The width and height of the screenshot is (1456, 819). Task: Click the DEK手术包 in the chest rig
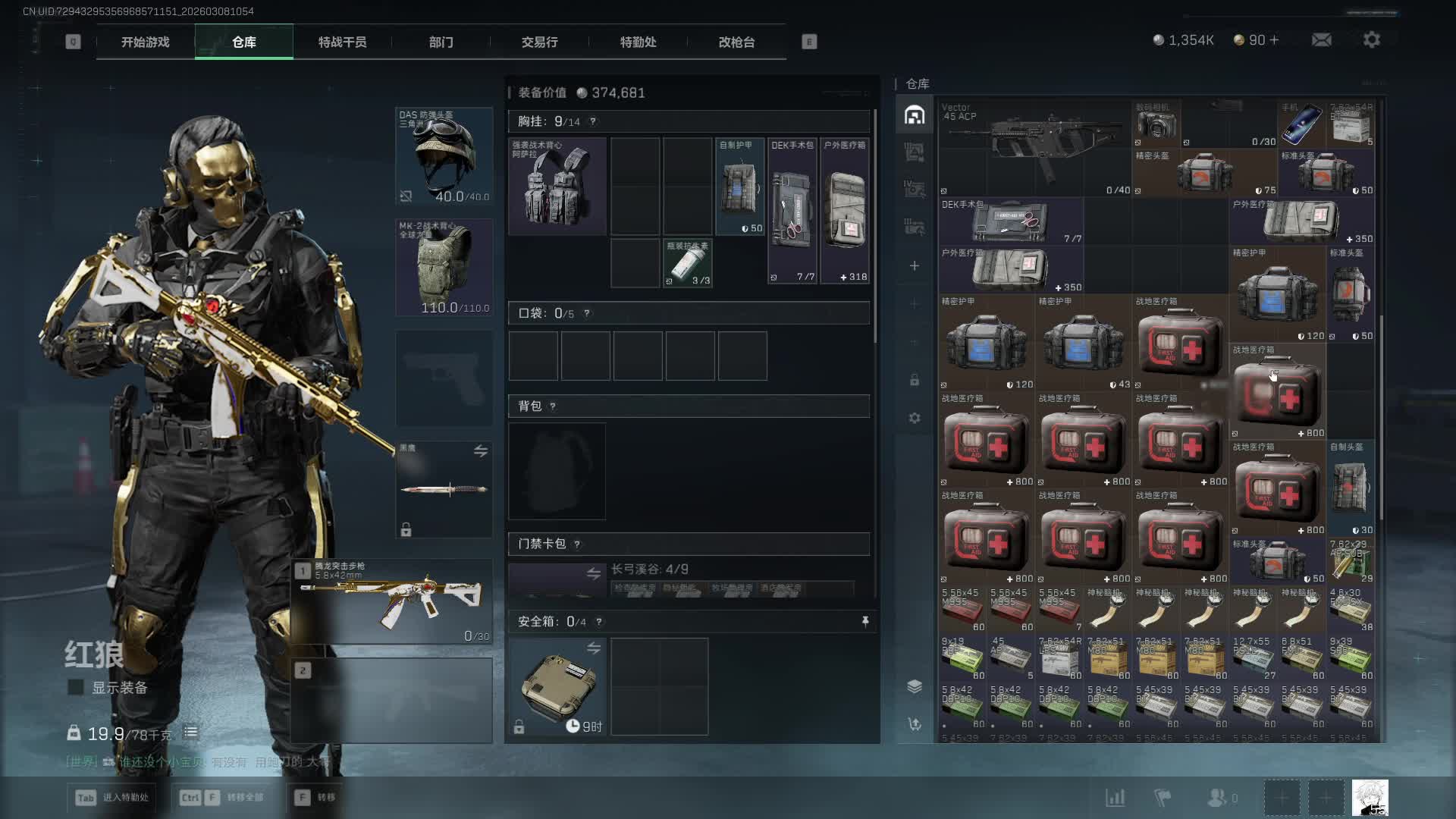(792, 210)
